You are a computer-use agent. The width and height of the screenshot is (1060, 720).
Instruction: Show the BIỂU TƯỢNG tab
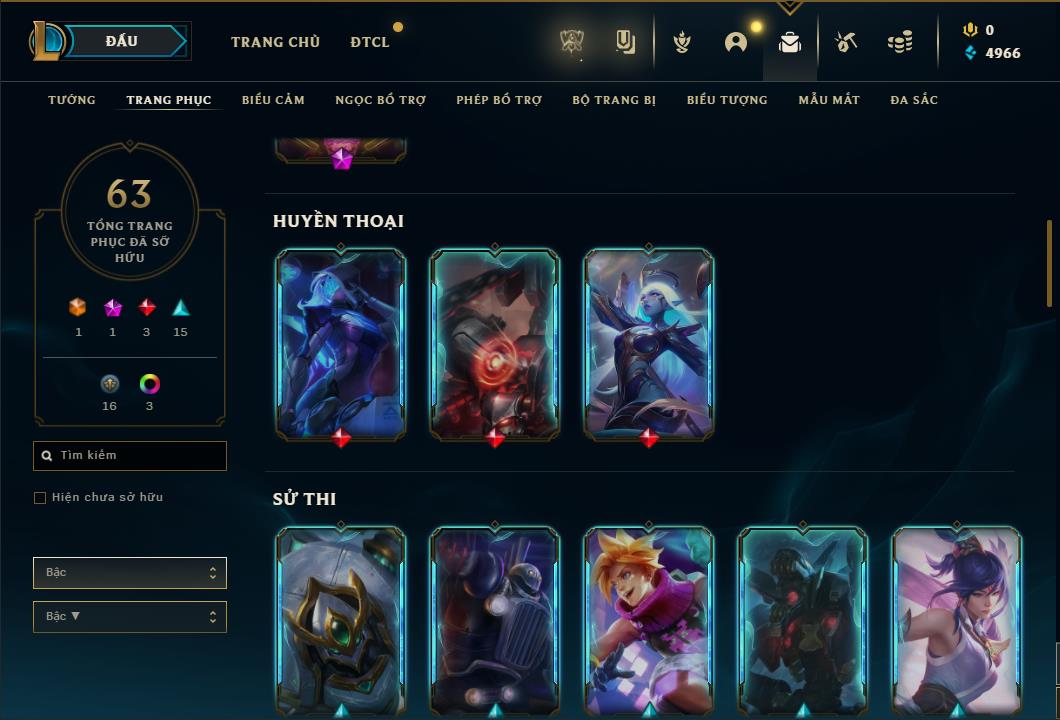(727, 100)
